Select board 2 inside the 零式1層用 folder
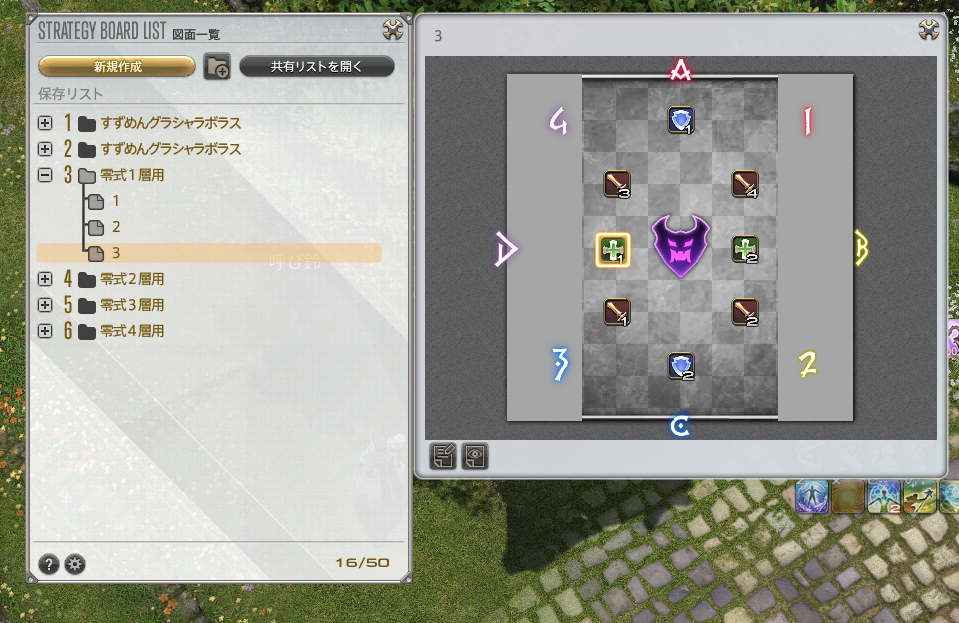 coord(115,227)
